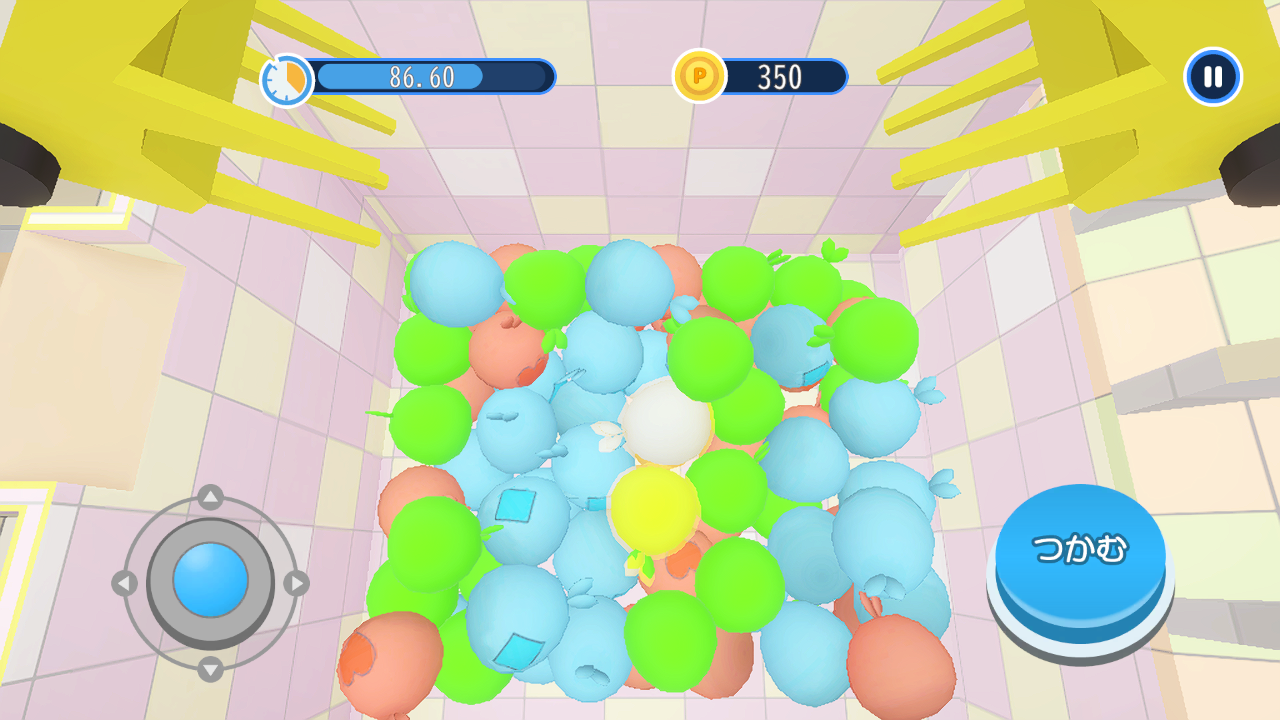The width and height of the screenshot is (1280, 720).
Task: Click the joystick's up arrow
Action: point(210,497)
